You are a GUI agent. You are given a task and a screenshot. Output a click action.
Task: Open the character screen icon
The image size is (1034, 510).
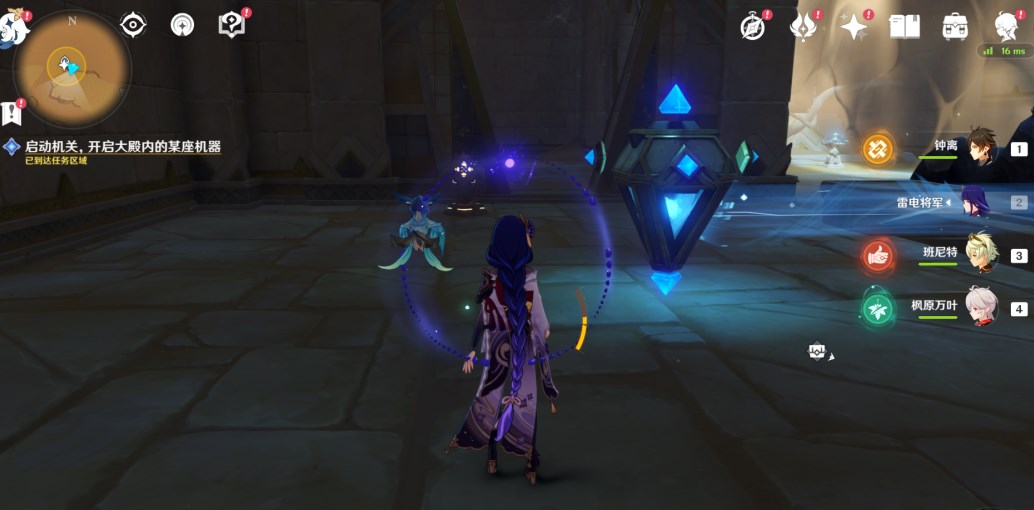1006,27
